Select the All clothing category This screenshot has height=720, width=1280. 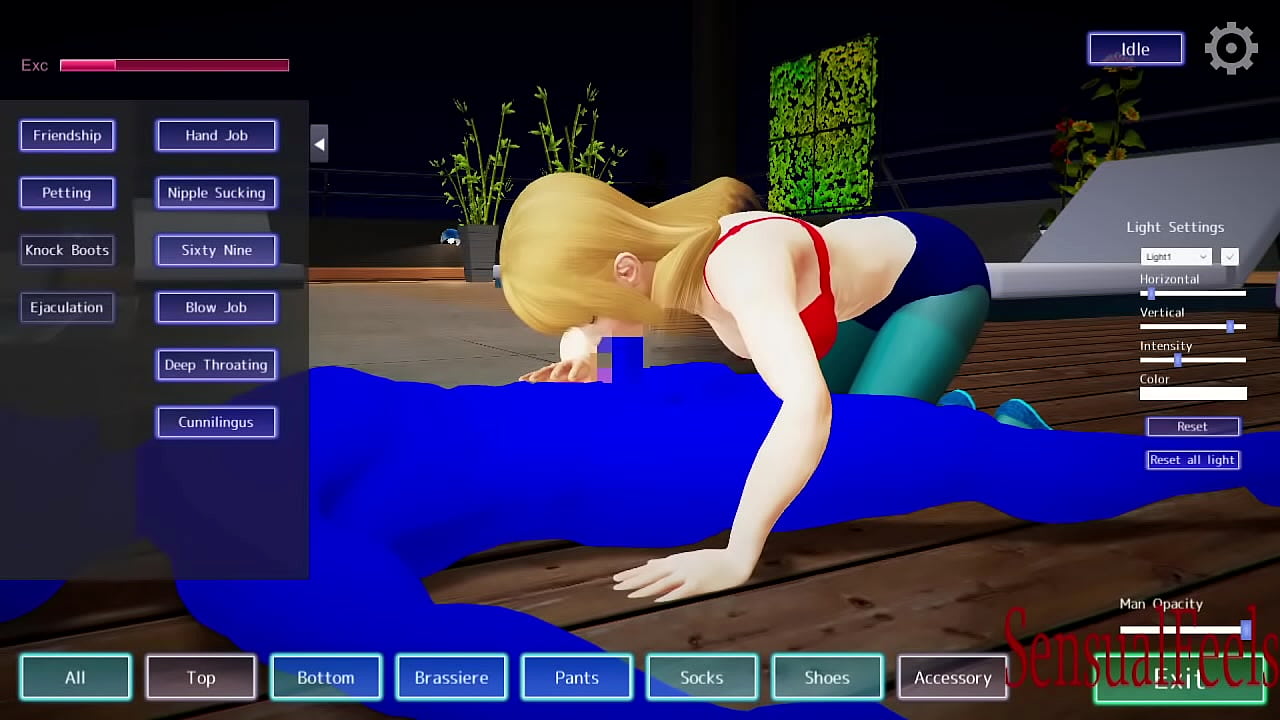tap(75, 677)
